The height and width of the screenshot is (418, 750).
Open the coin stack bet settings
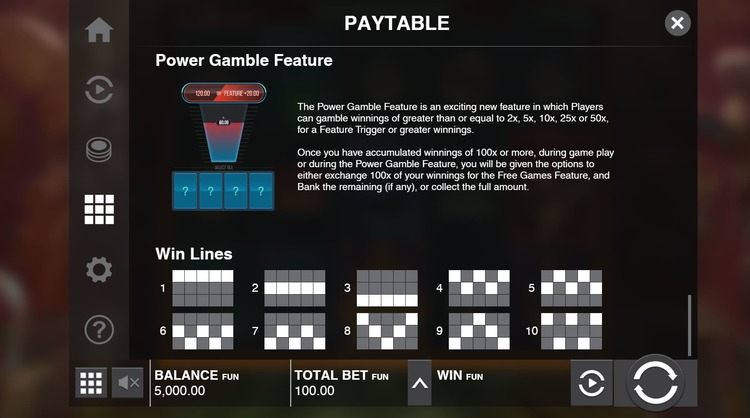click(99, 150)
